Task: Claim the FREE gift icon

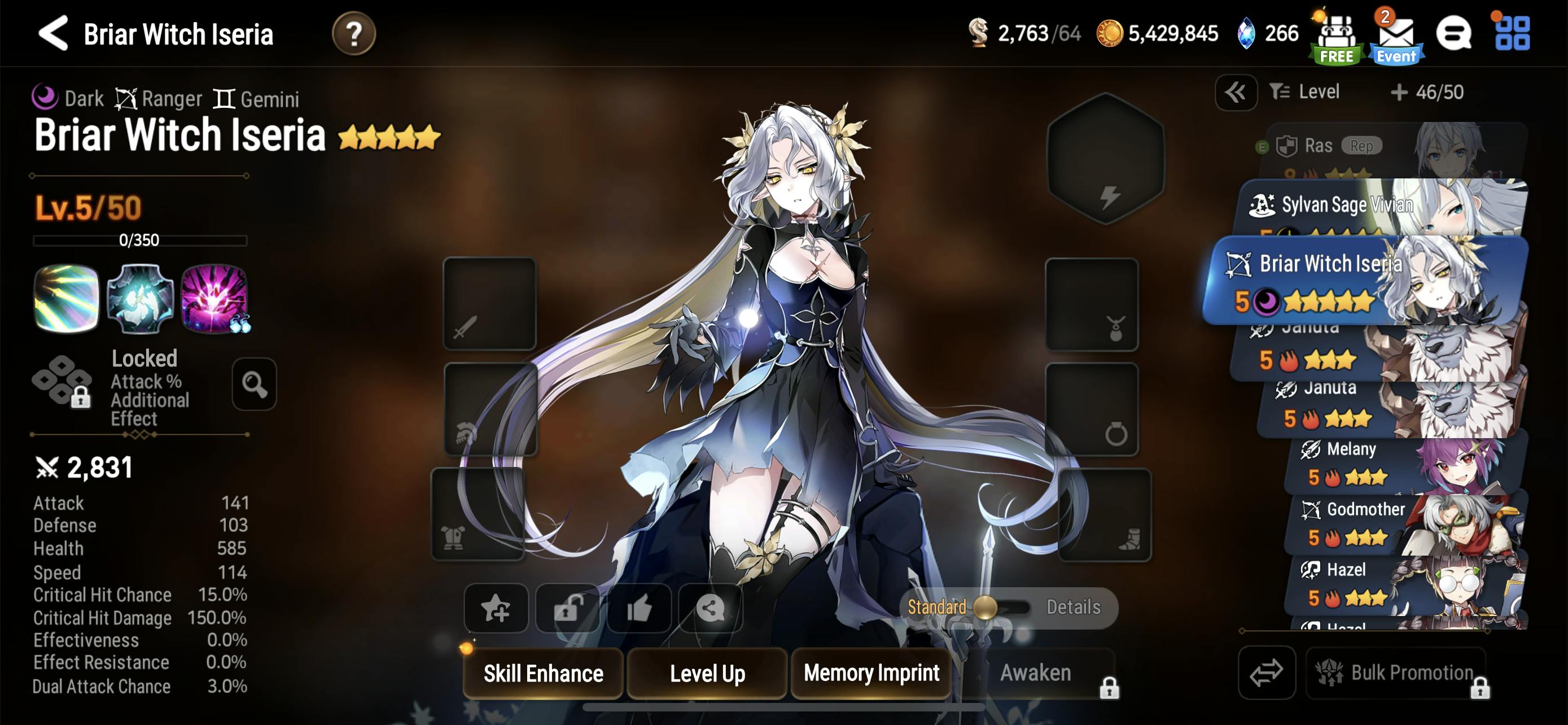Action: 1335,38
